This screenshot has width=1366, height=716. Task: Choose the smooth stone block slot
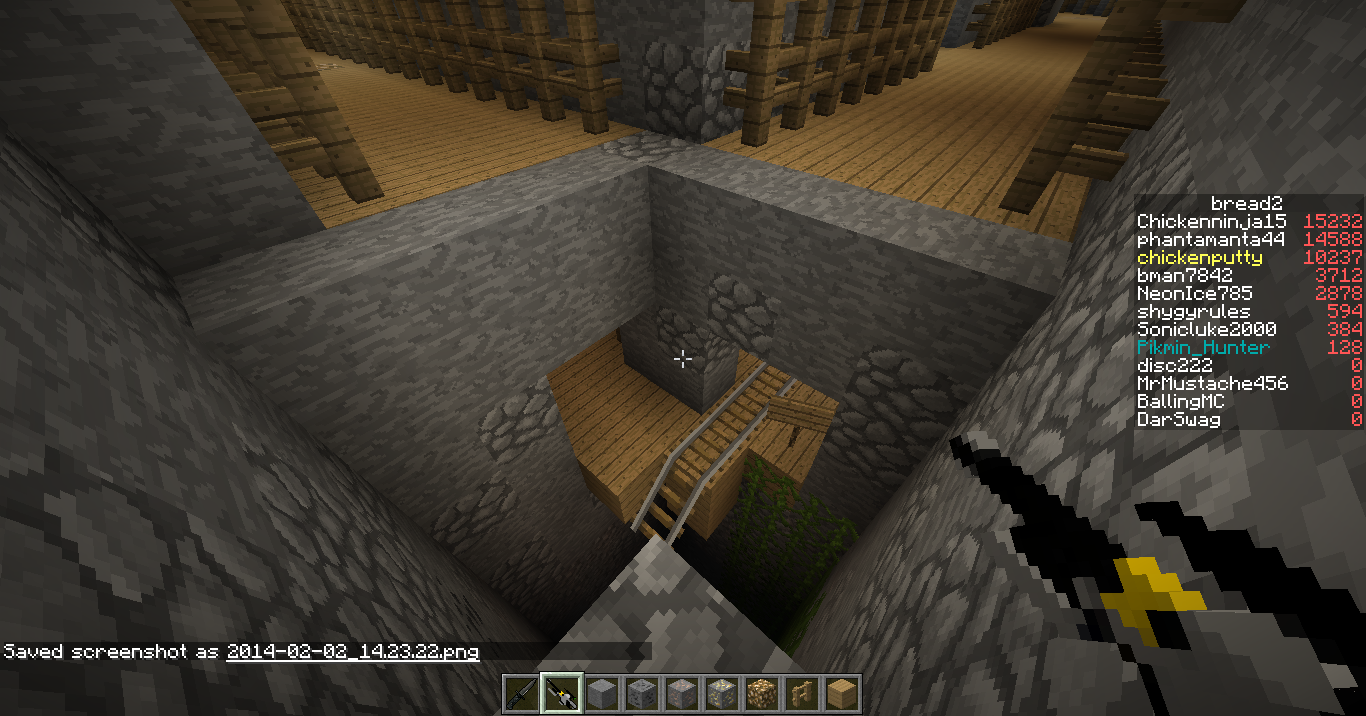tap(601, 693)
